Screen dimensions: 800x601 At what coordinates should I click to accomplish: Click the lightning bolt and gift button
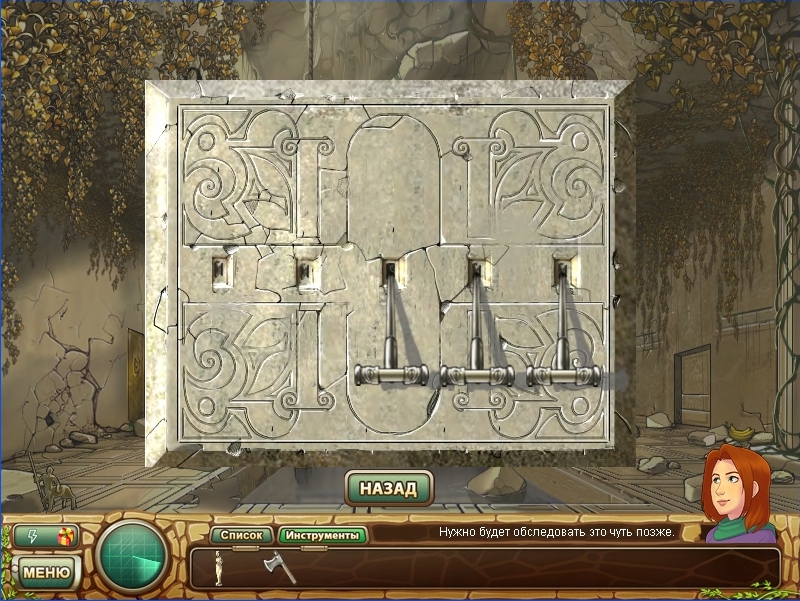click(46, 537)
